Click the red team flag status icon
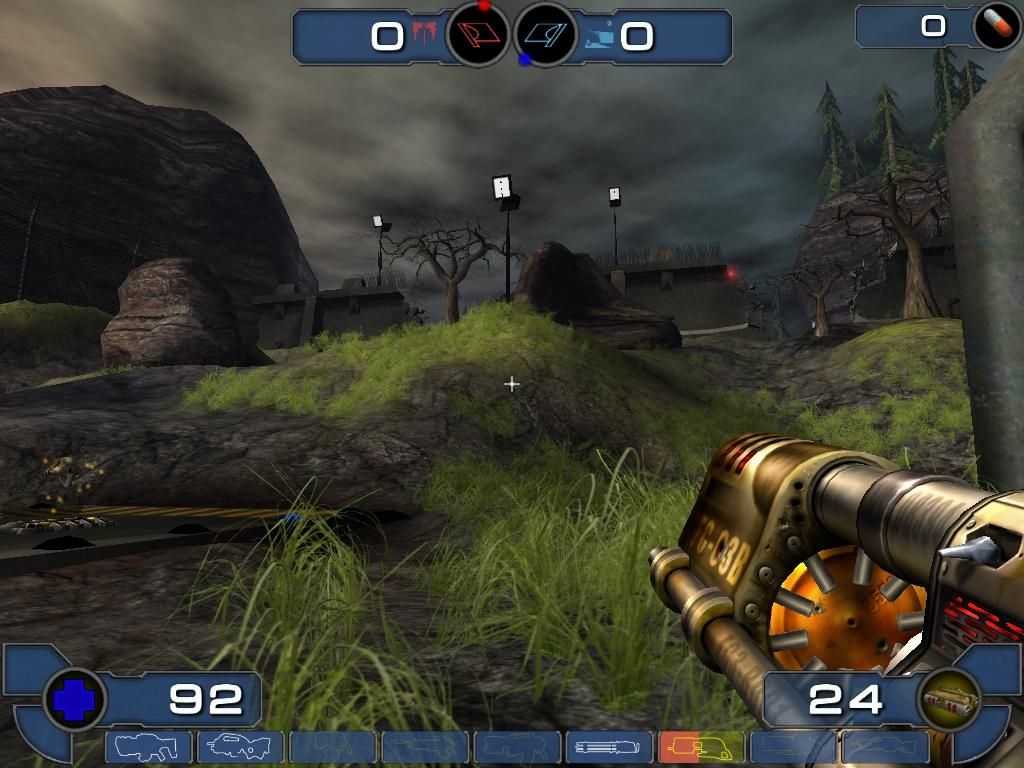 478,35
